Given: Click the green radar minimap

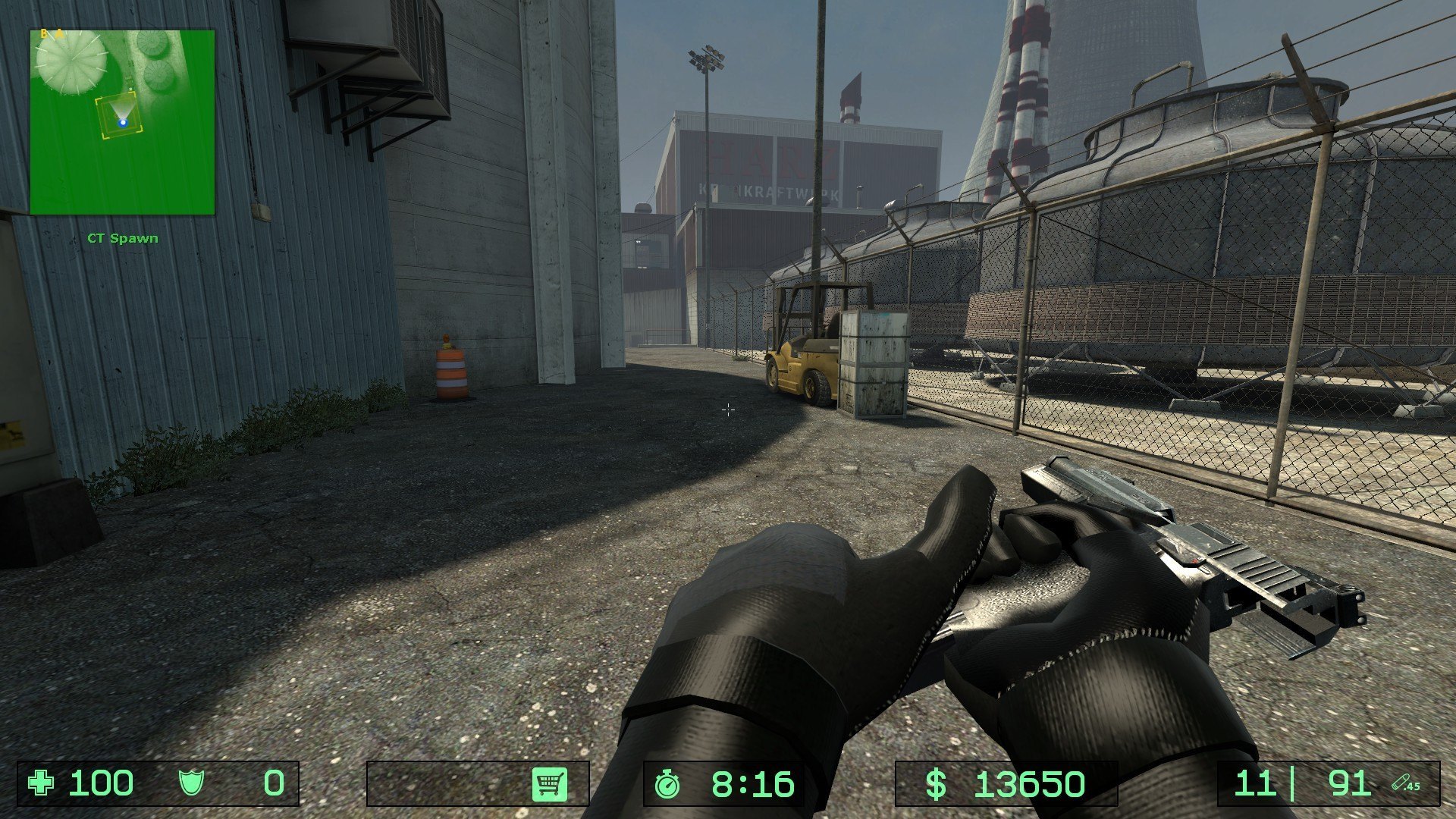Looking at the screenshot, I should click(122, 122).
